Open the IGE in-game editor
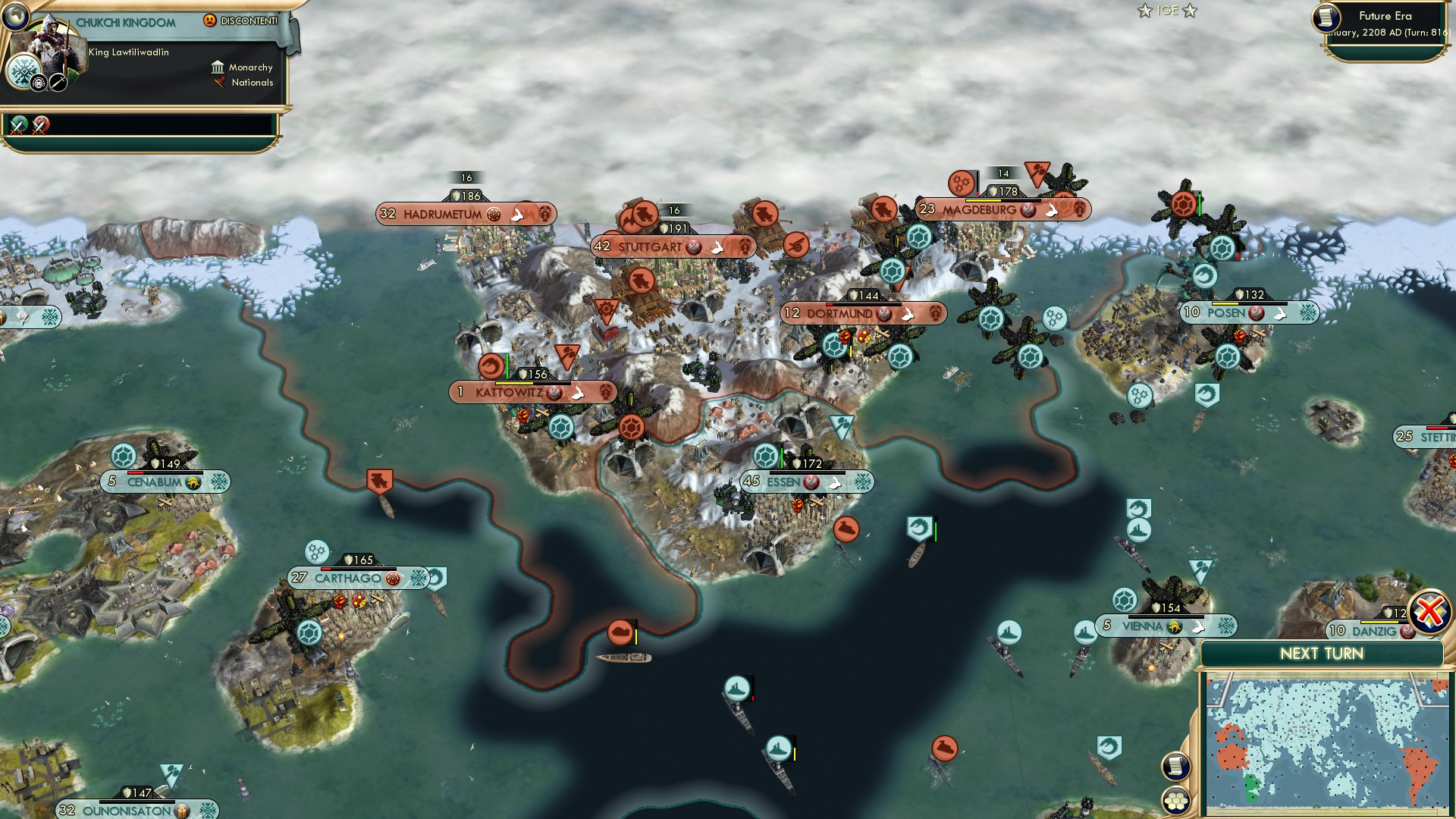This screenshot has width=1456, height=819. pyautogui.click(x=1167, y=11)
